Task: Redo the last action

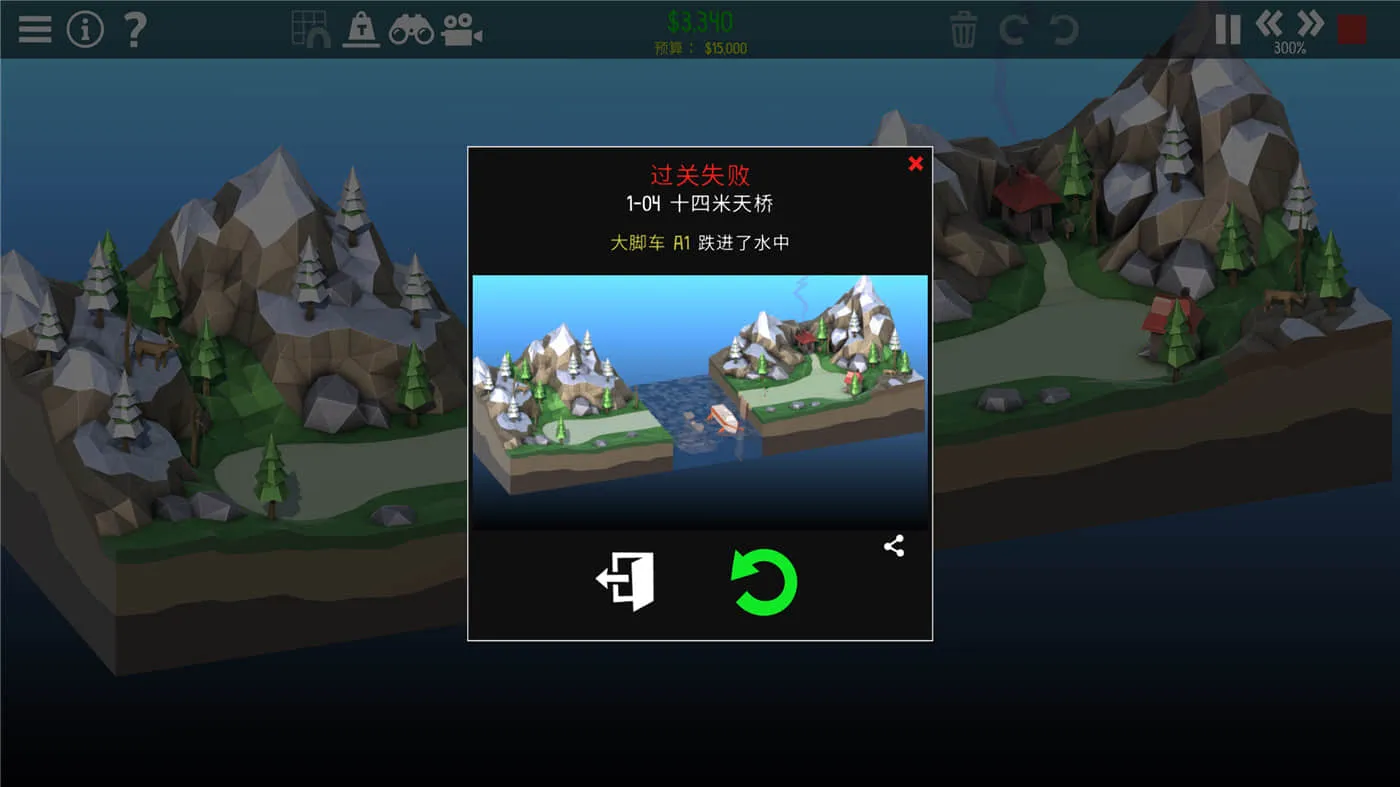Action: [x=1012, y=30]
